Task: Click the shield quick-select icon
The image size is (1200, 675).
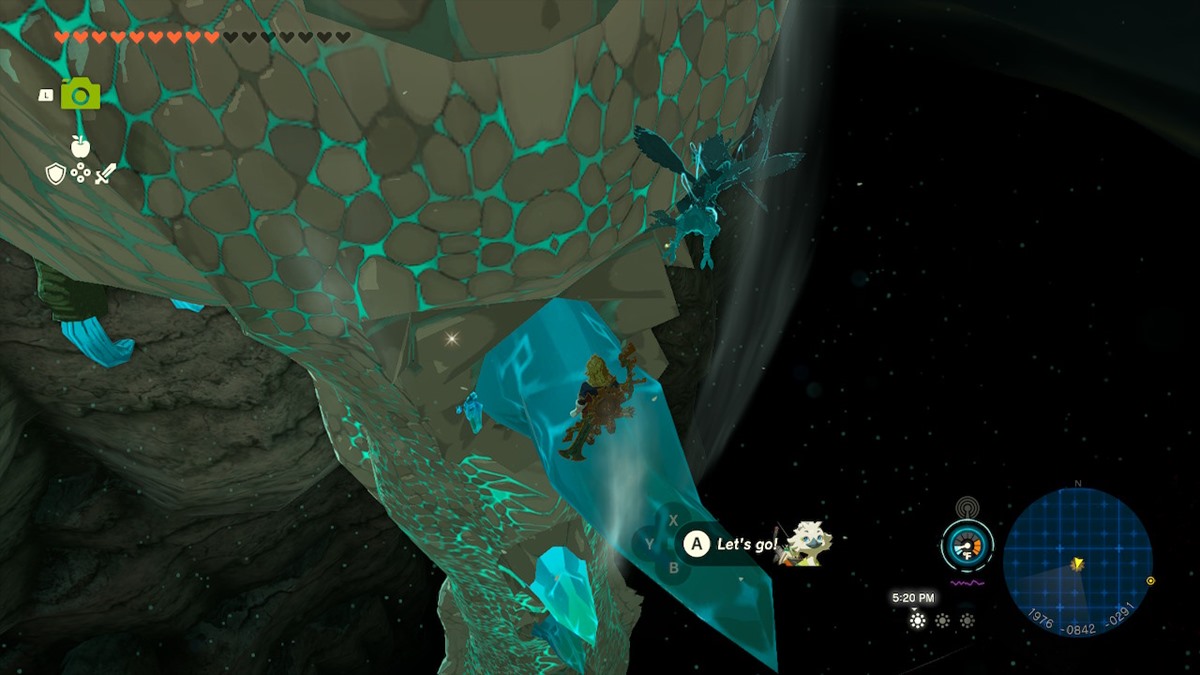Action: (56, 174)
